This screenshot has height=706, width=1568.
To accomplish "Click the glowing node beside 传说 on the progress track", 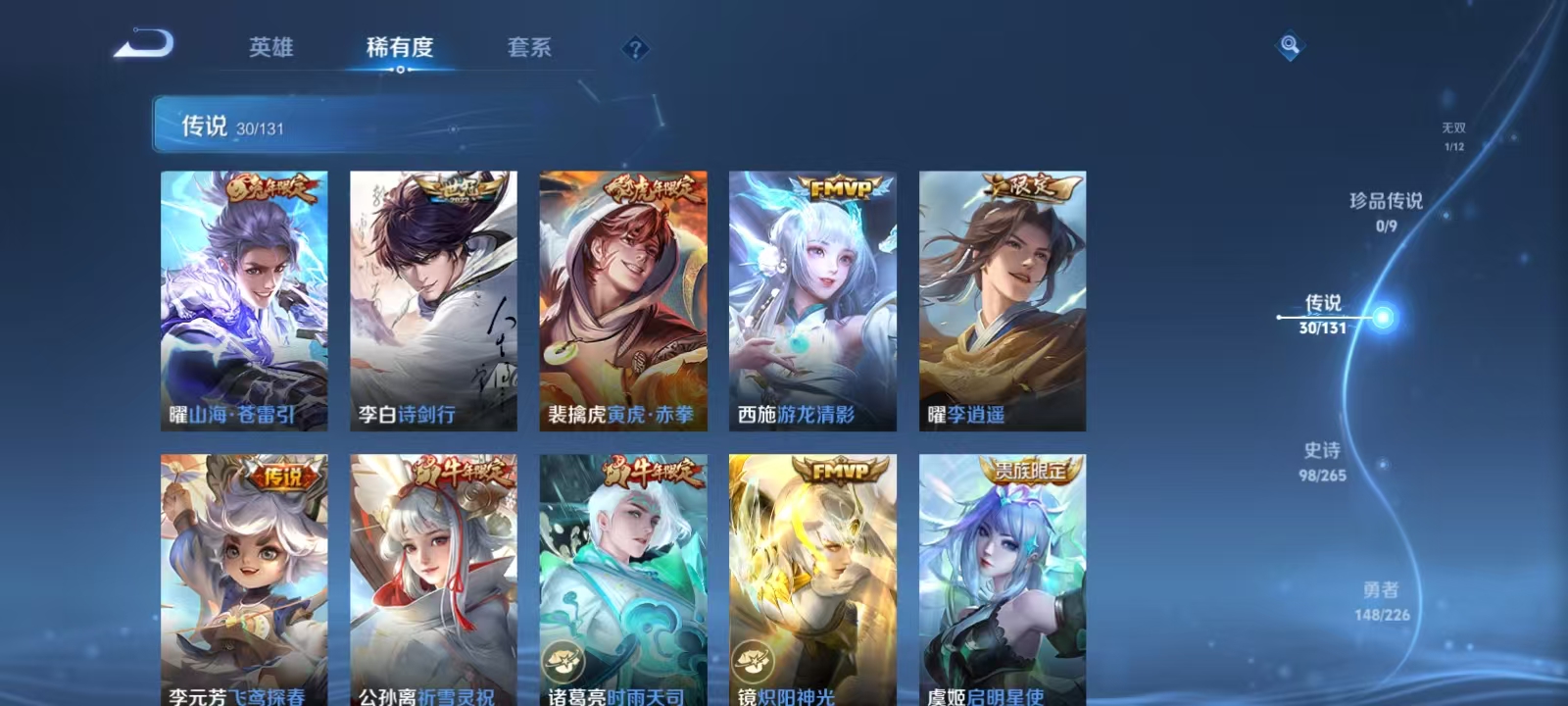I will point(1382,316).
